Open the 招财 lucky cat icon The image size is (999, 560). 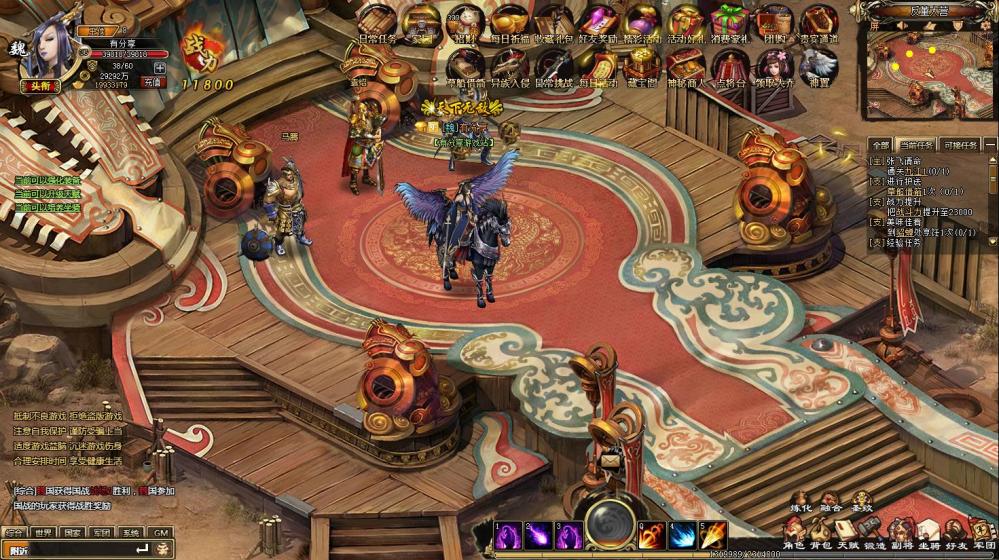pyautogui.click(x=464, y=21)
